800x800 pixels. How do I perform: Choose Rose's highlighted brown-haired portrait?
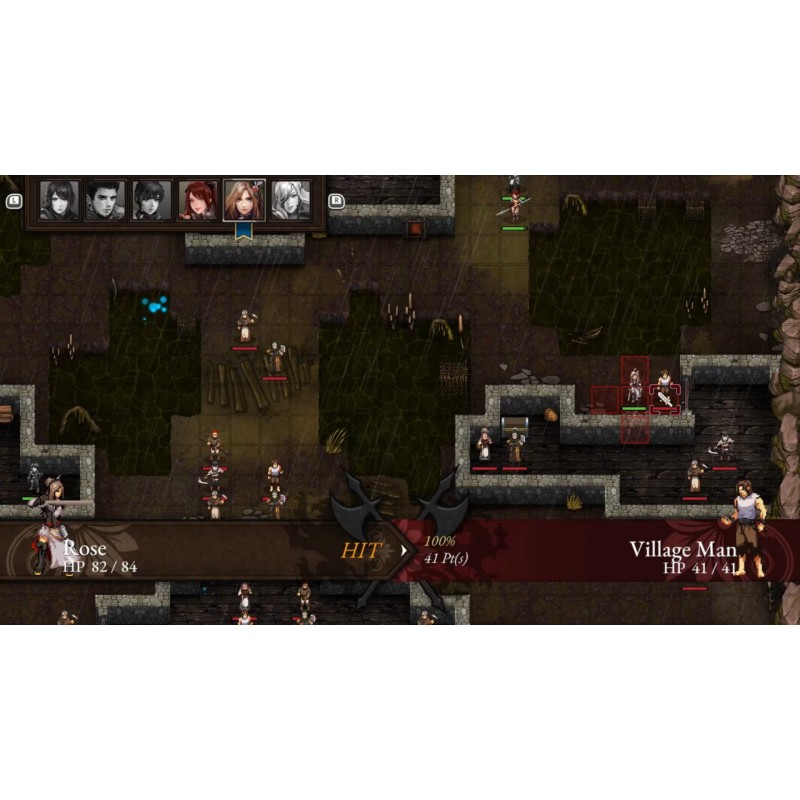[x=244, y=200]
